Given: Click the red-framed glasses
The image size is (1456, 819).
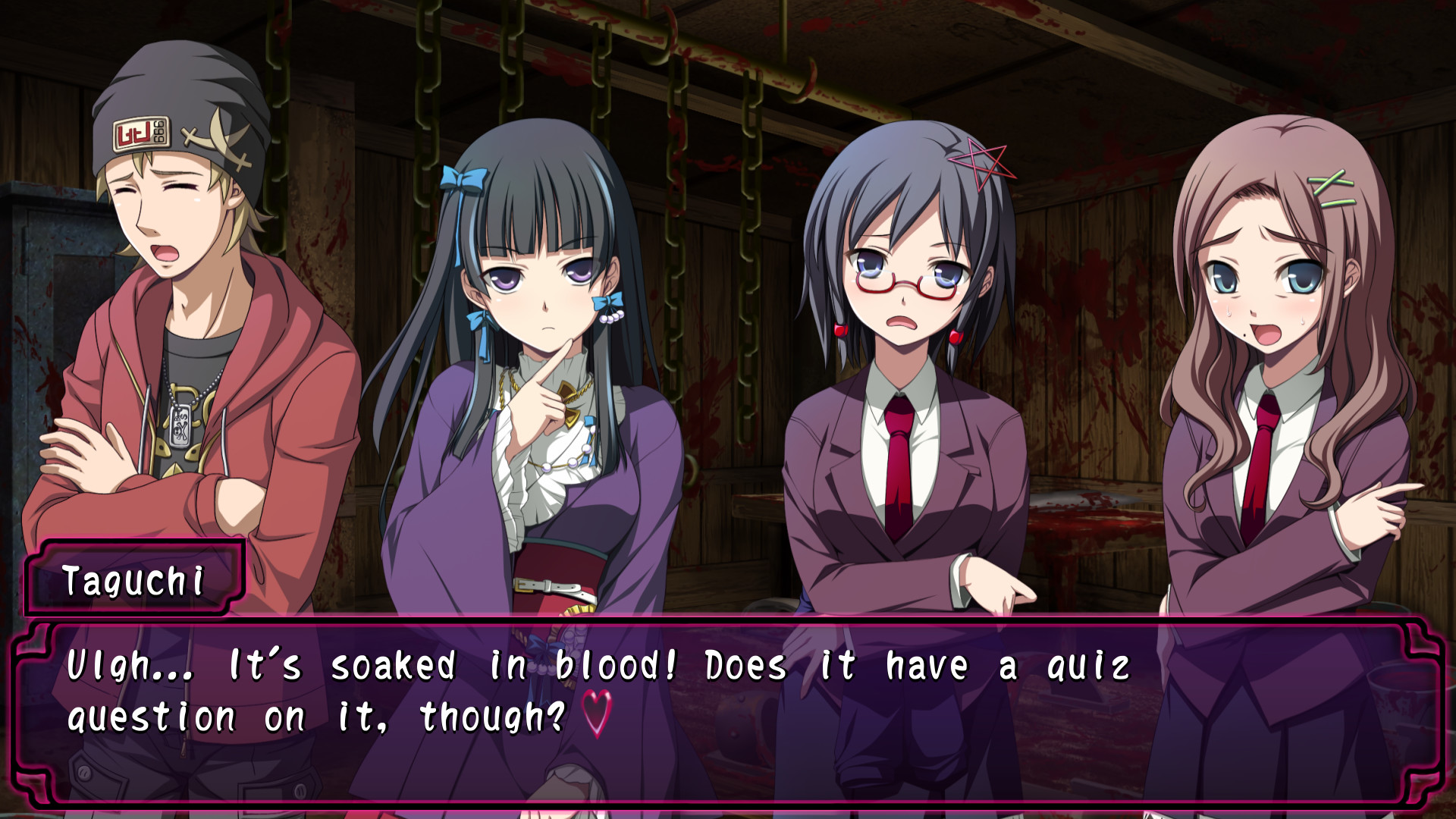Looking at the screenshot, I should pos(907,281).
